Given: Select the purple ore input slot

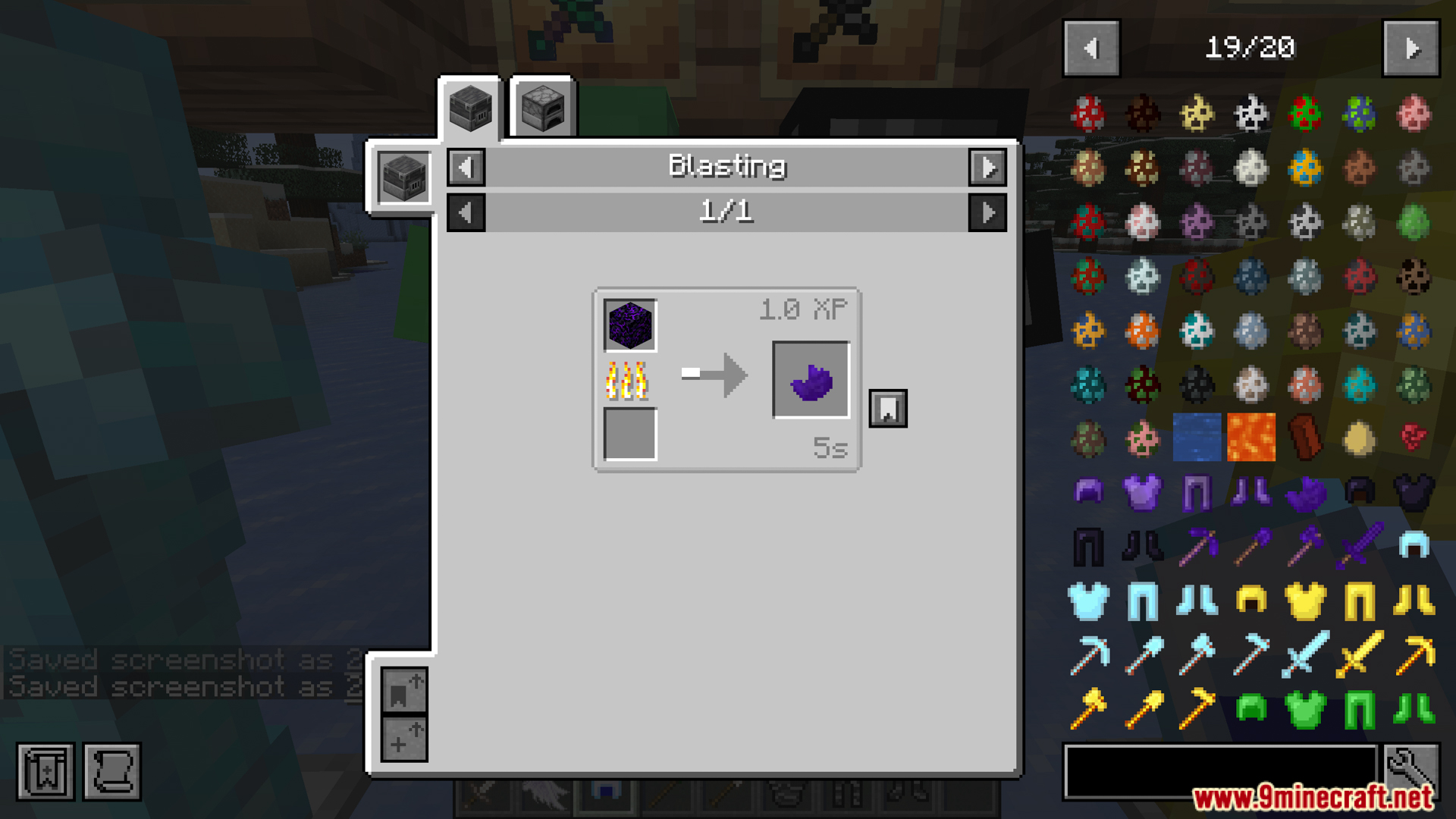Looking at the screenshot, I should [x=630, y=325].
